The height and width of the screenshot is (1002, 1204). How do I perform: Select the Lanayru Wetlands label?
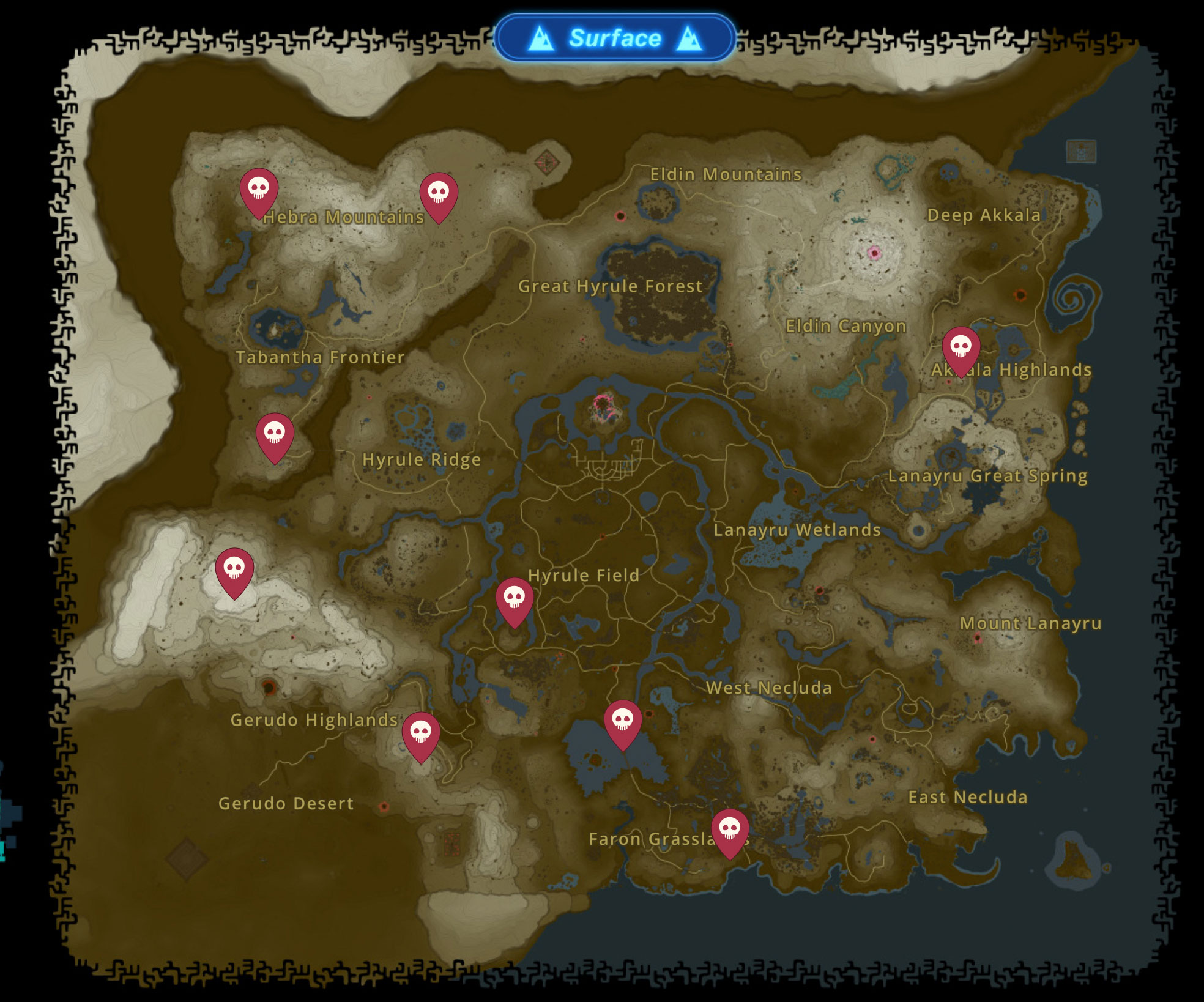[x=798, y=530]
